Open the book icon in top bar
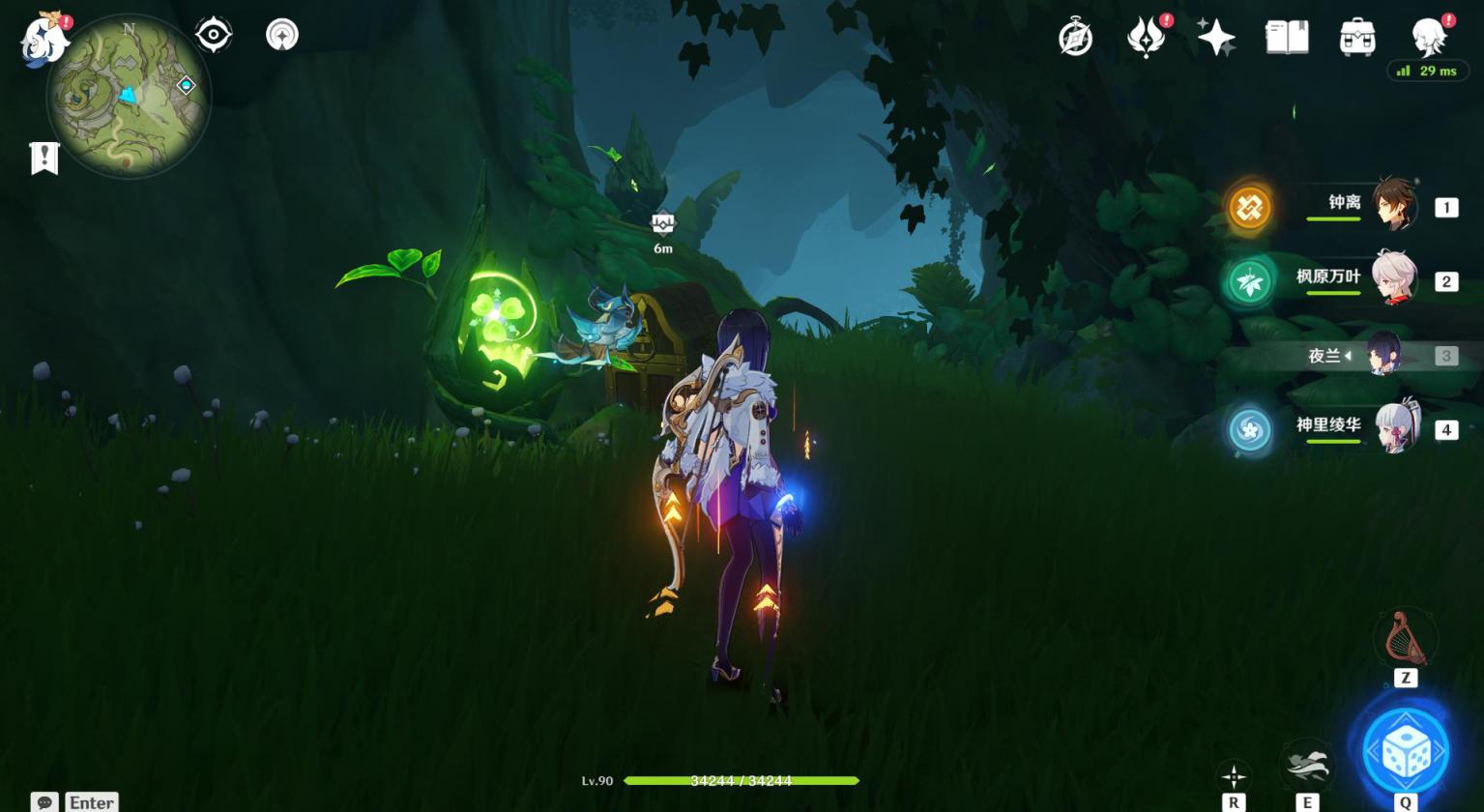Screen dimensions: 1484x812 (1287, 38)
